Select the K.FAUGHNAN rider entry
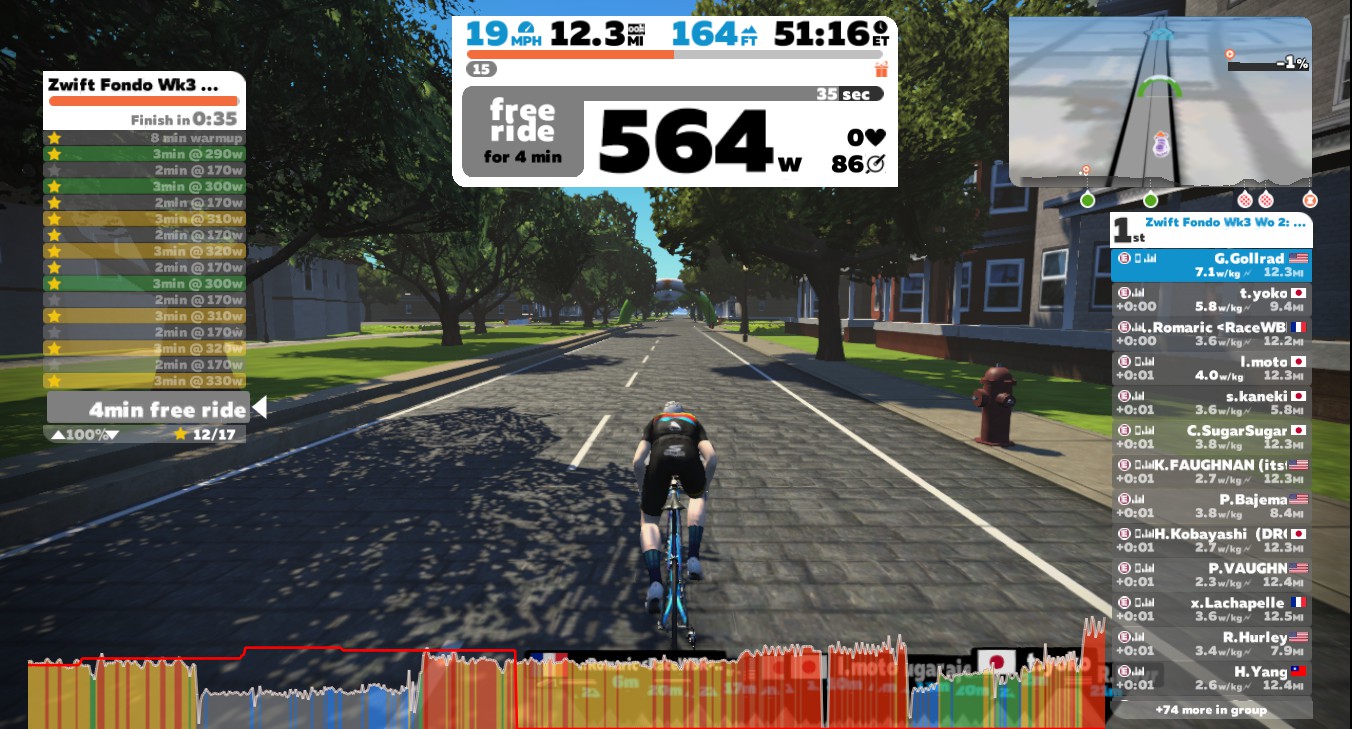 point(1211,472)
